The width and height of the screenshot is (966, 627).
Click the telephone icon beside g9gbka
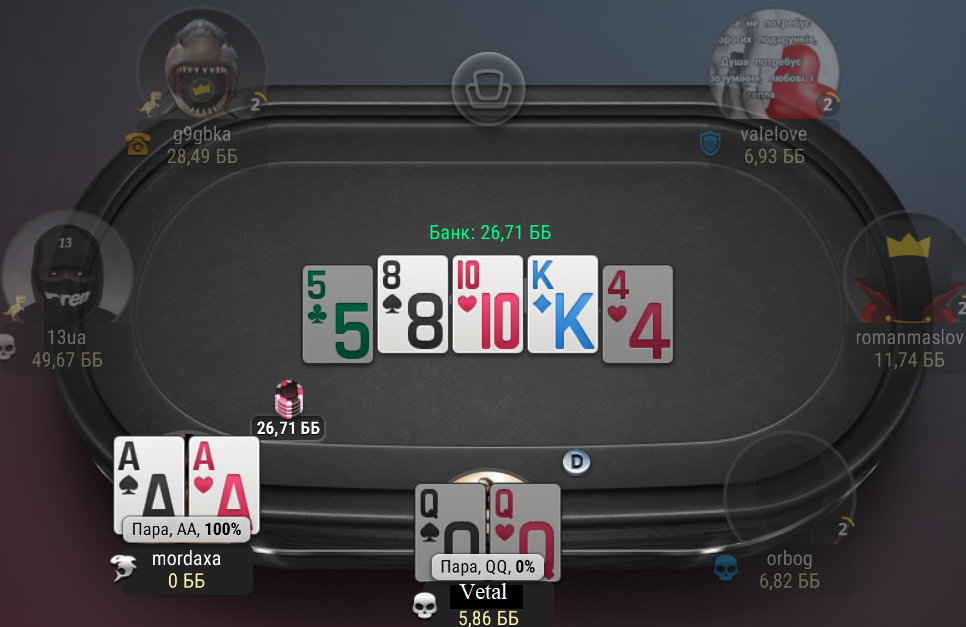(137, 145)
